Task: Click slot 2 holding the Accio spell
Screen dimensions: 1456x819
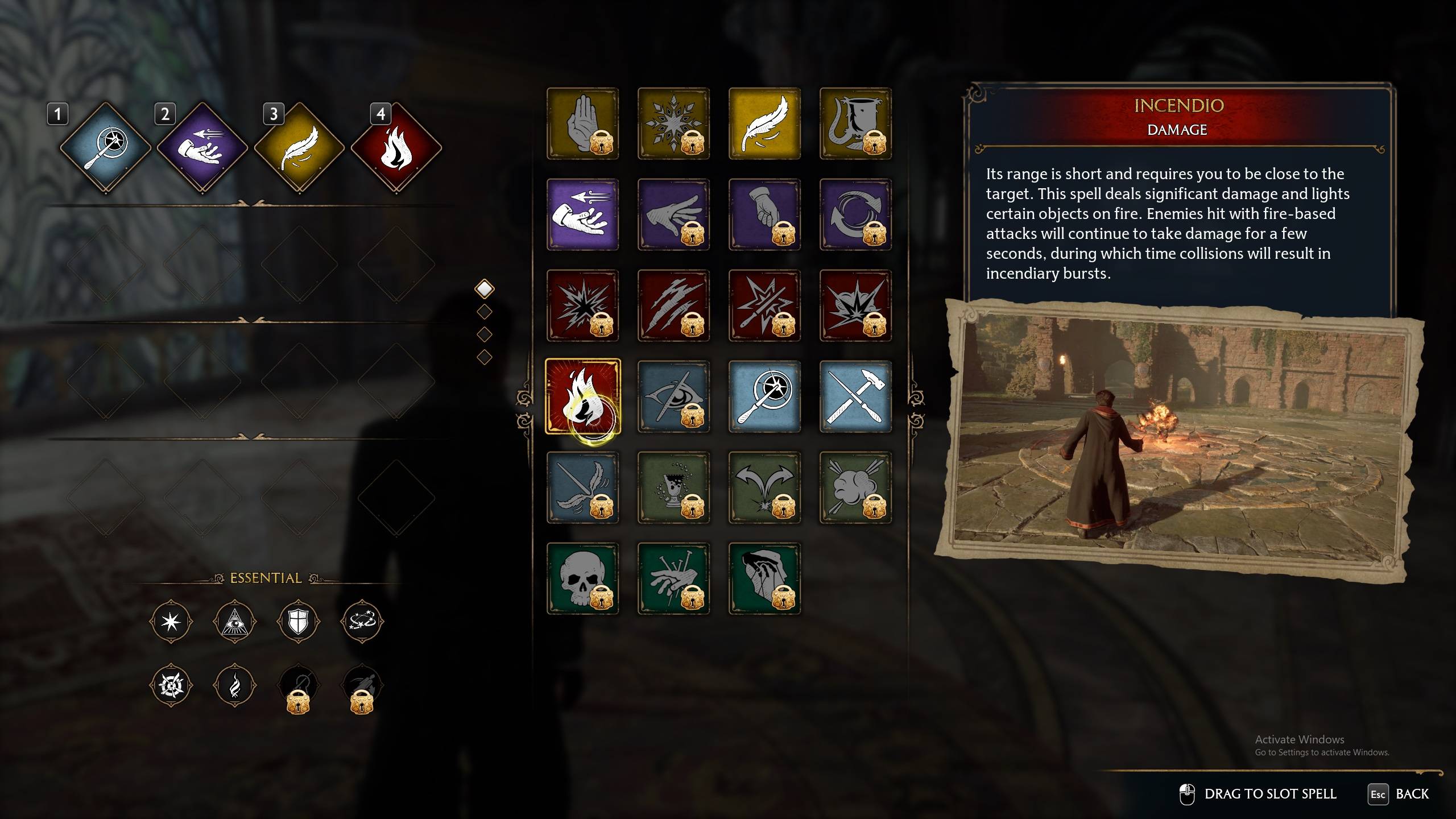Action: pos(202,148)
